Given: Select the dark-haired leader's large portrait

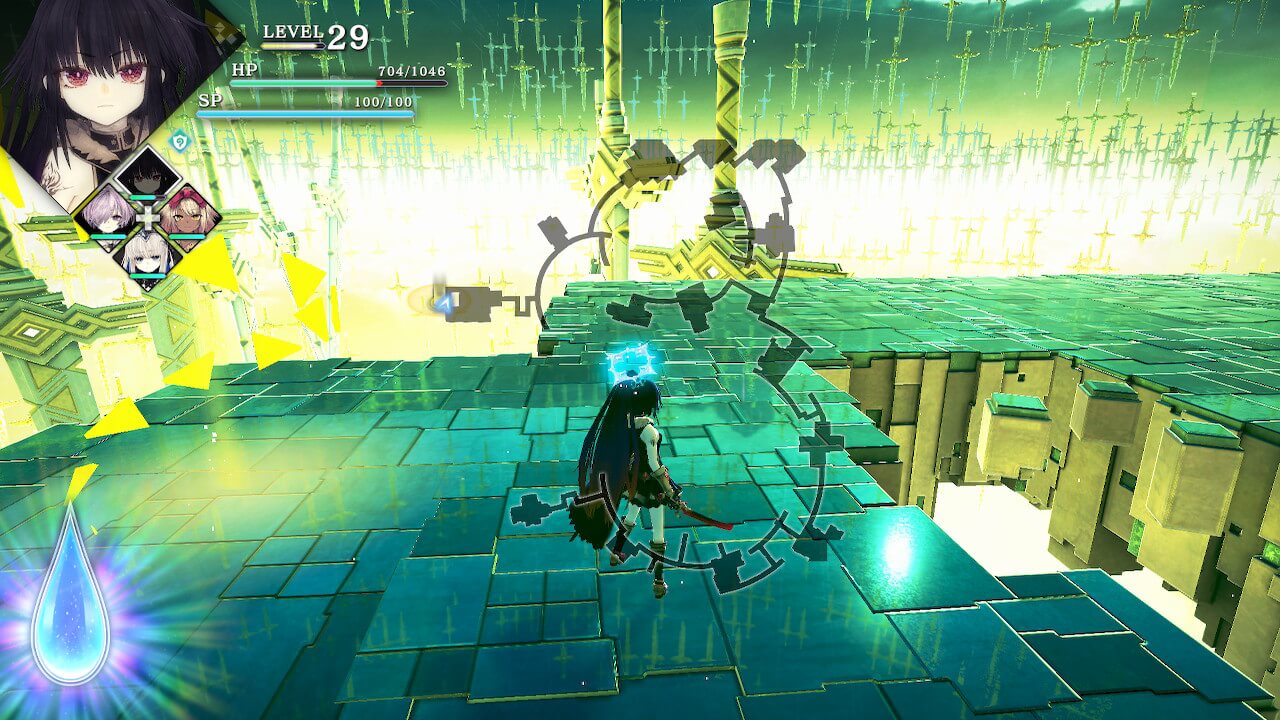Looking at the screenshot, I should (95, 80).
